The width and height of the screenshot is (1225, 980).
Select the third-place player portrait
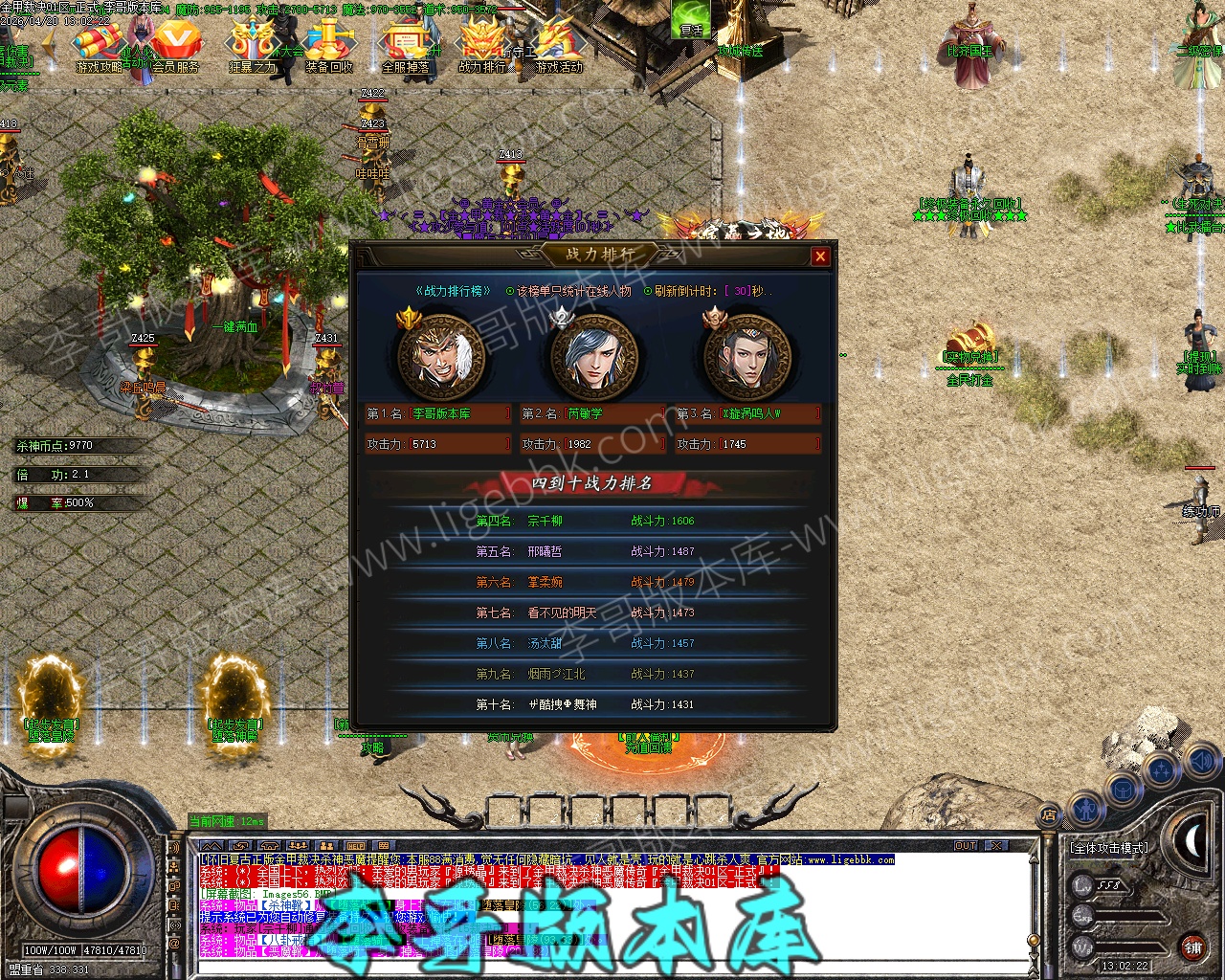[746, 357]
